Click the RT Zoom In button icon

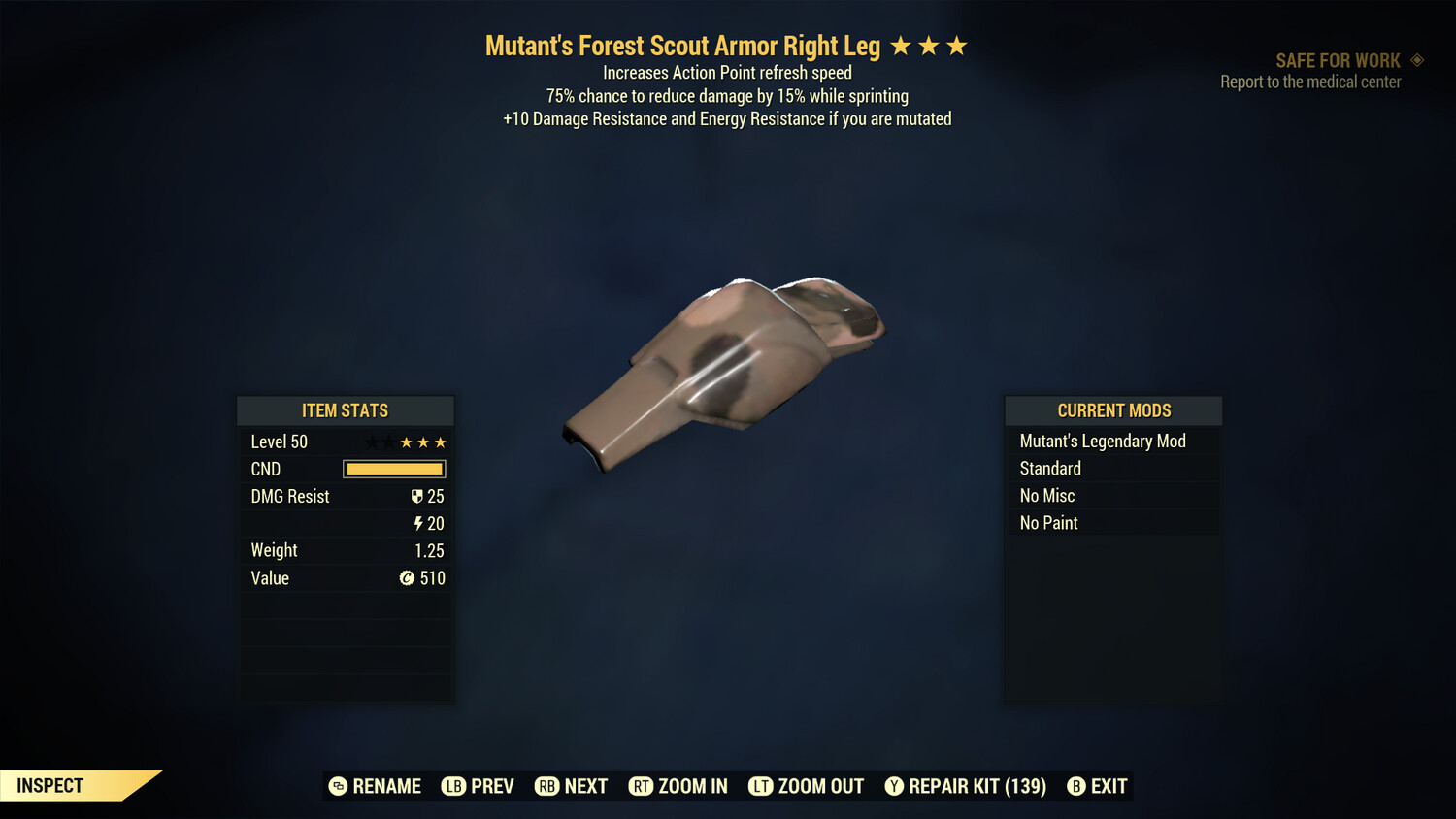pos(642,786)
